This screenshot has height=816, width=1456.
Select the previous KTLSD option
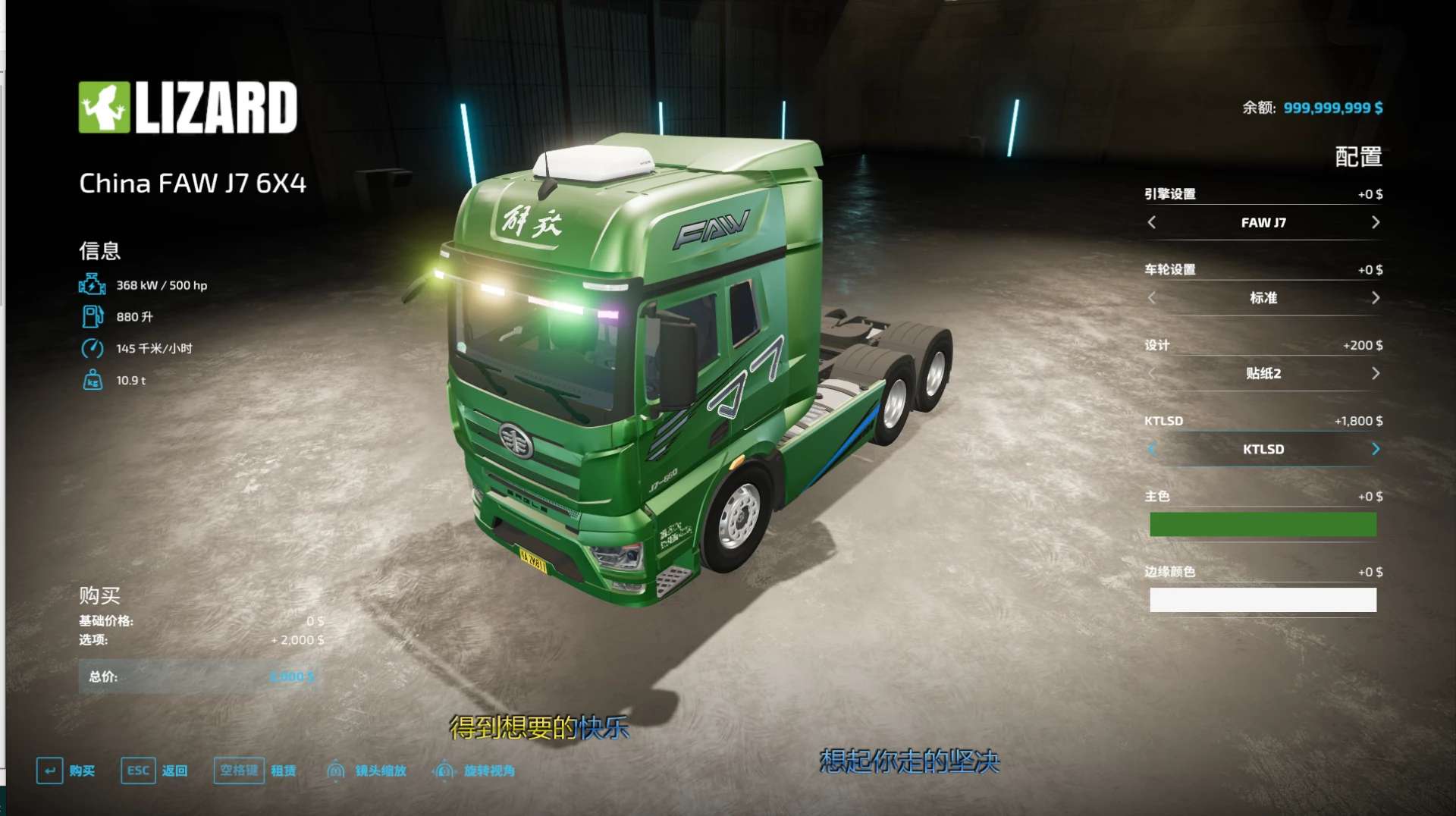(x=1152, y=449)
